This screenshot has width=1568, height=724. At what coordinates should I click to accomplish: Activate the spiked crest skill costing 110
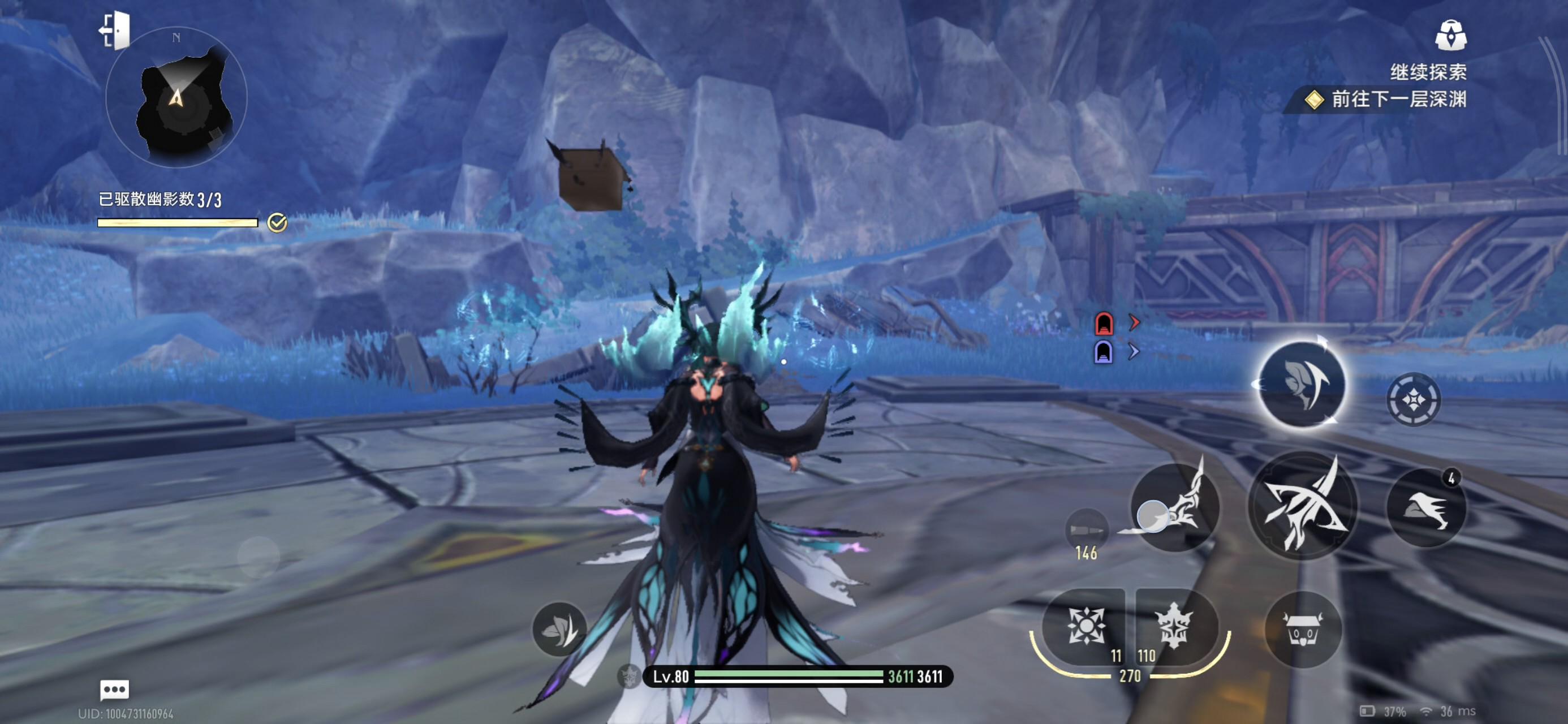point(1174,627)
